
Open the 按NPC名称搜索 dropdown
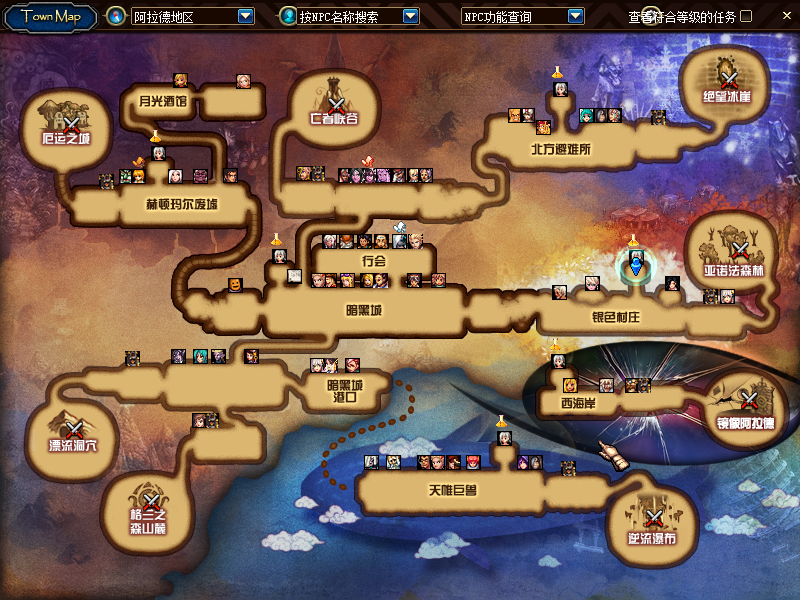pyautogui.click(x=410, y=16)
